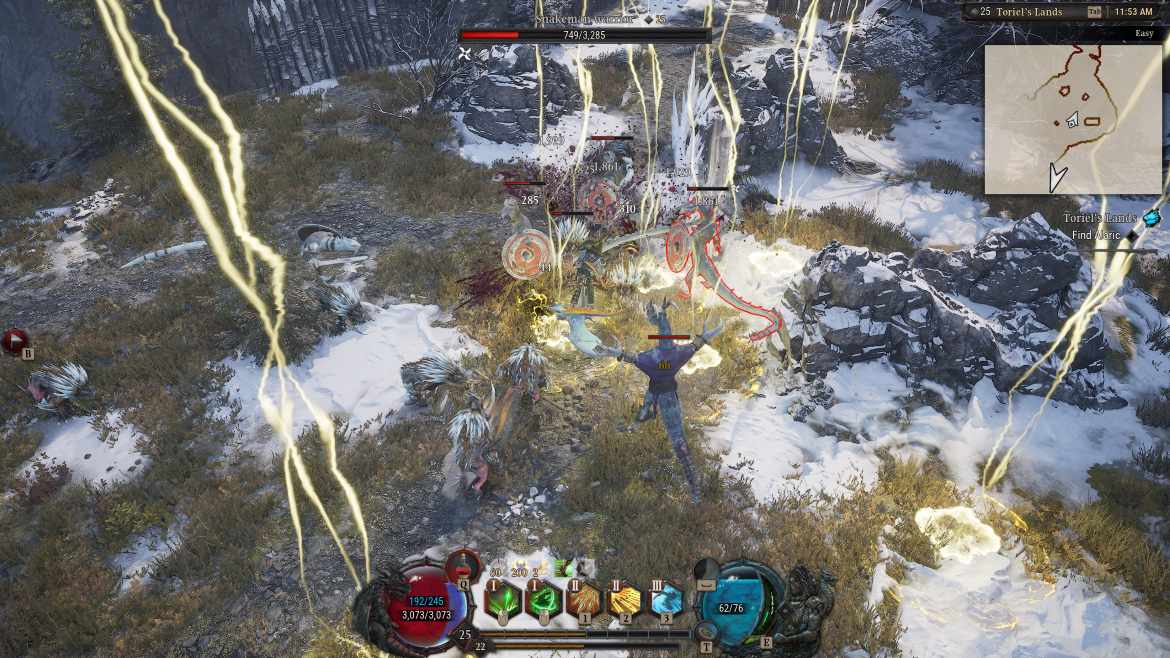Viewport: 1170px width, 658px height.
Task: Select the Find Alaric quest tracker
Action: (x=1100, y=236)
